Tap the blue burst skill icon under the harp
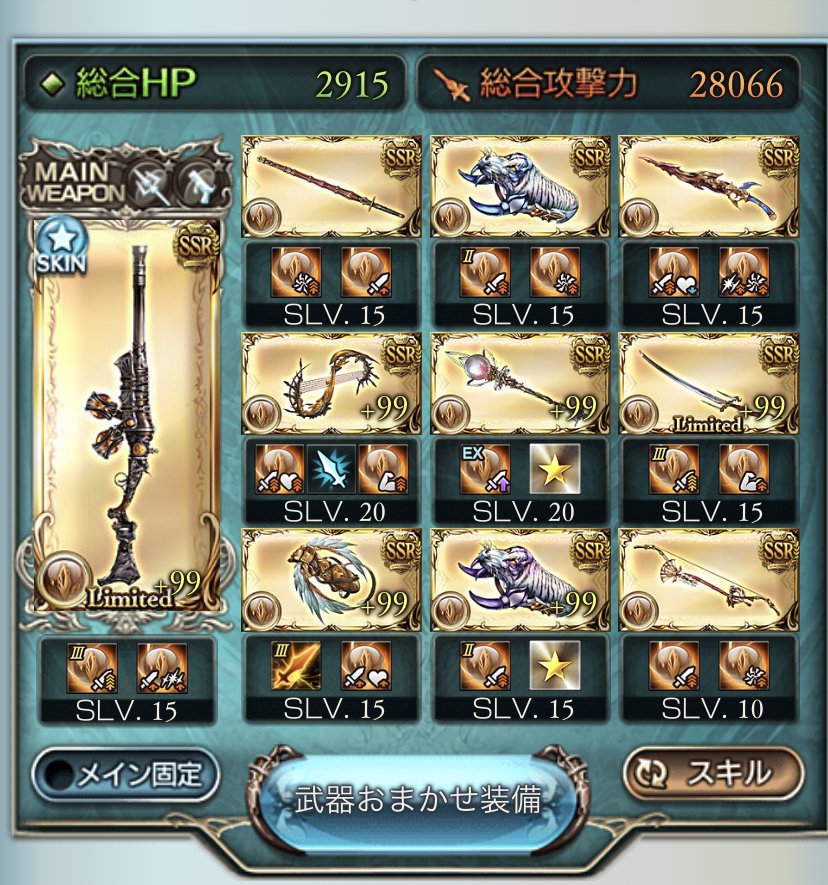Image resolution: width=828 pixels, height=885 pixels. point(331,470)
